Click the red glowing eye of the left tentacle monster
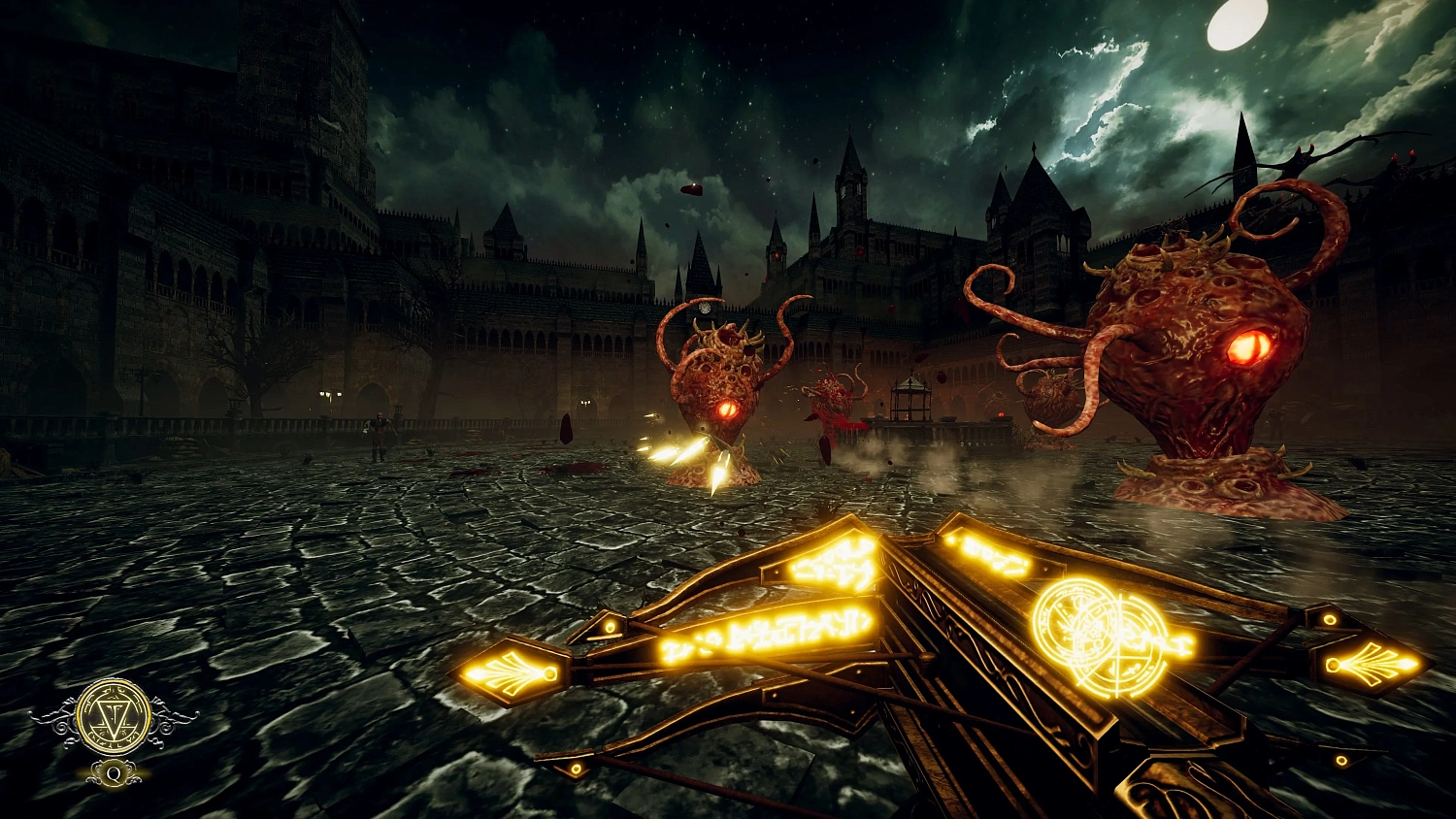The image size is (1456, 819). pos(726,408)
